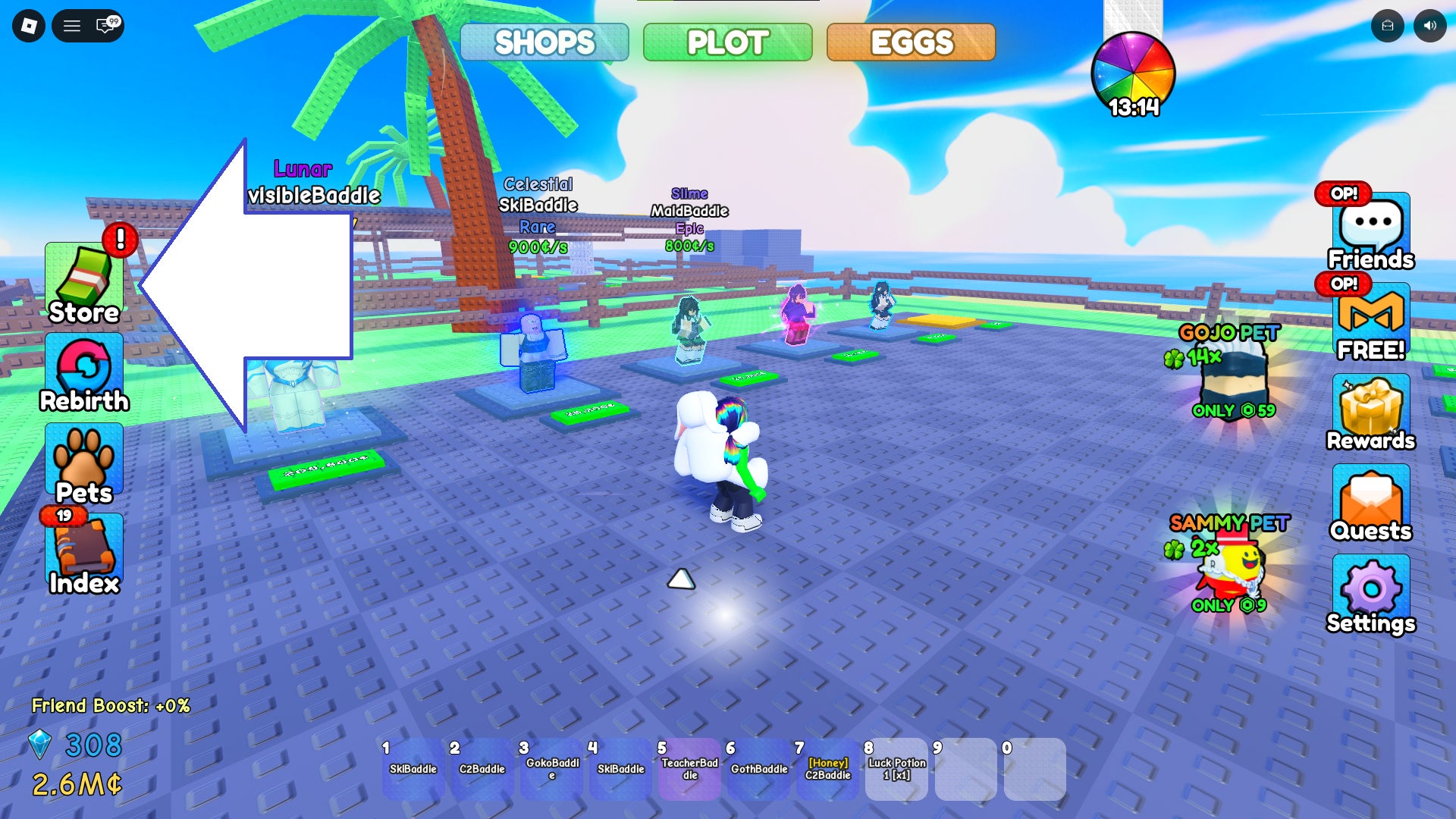Open the Rewards gift menu
1456x819 pixels.
pyautogui.click(x=1370, y=413)
